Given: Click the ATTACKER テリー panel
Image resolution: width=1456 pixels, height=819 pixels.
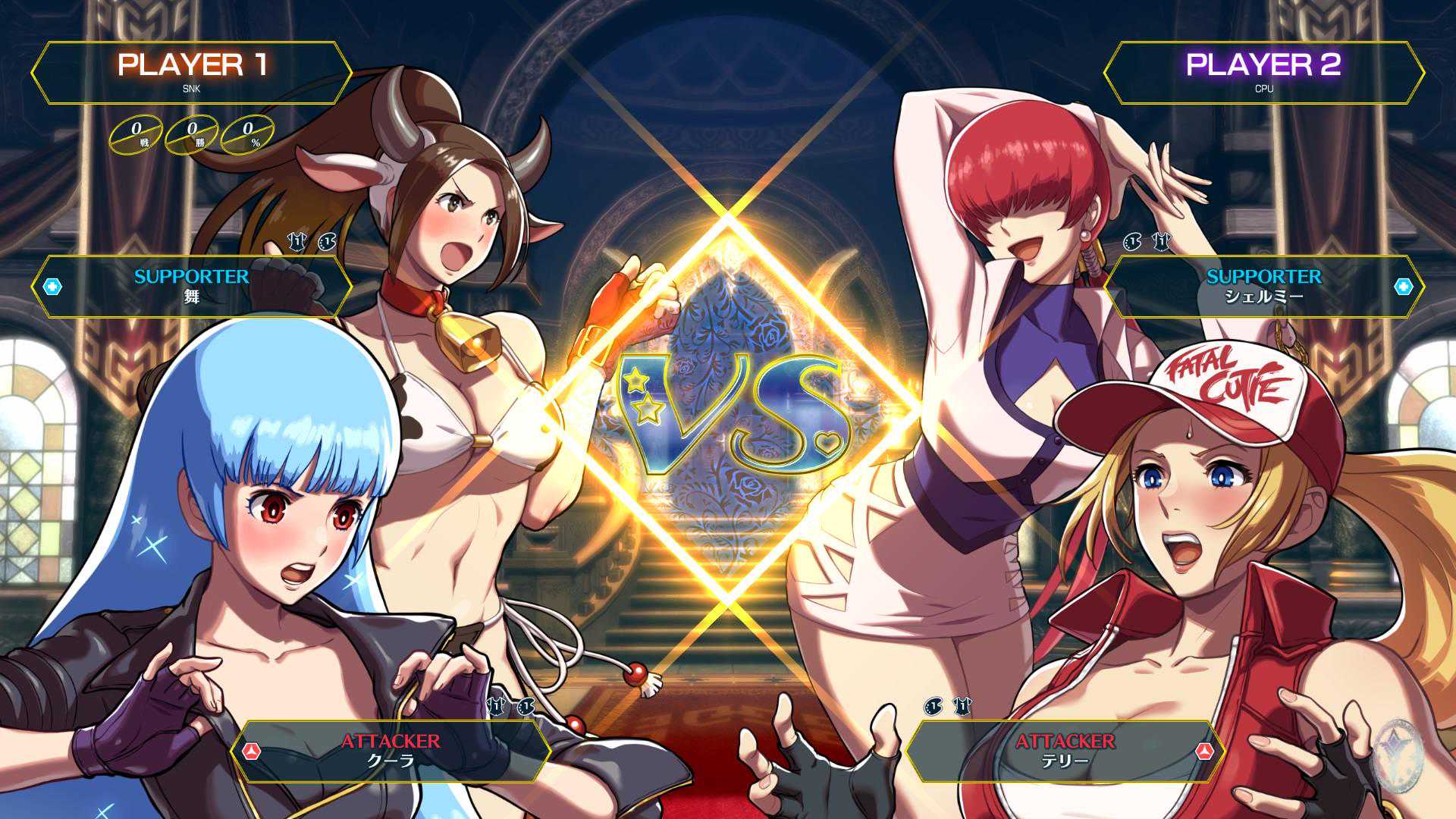Looking at the screenshot, I should click(1065, 750).
